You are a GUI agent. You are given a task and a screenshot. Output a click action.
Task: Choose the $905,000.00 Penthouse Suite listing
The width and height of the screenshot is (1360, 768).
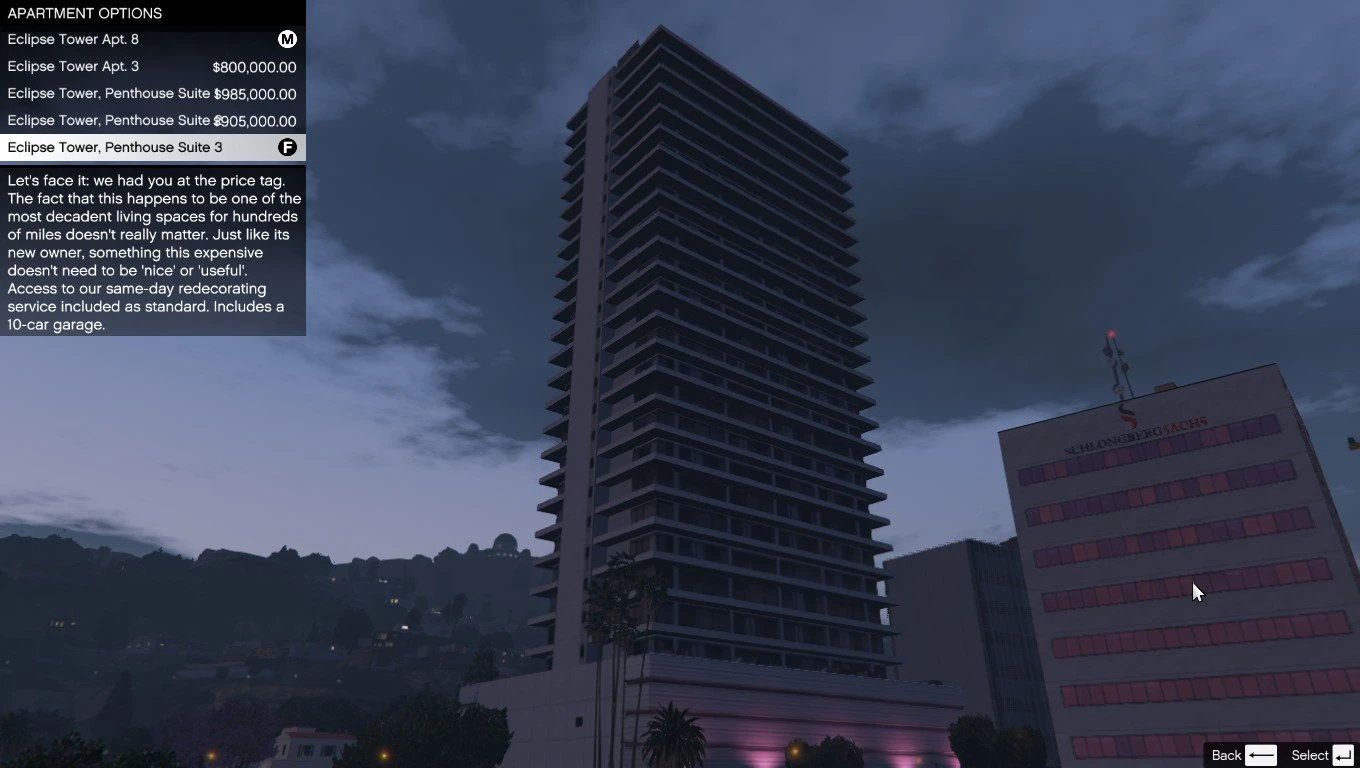110,120
